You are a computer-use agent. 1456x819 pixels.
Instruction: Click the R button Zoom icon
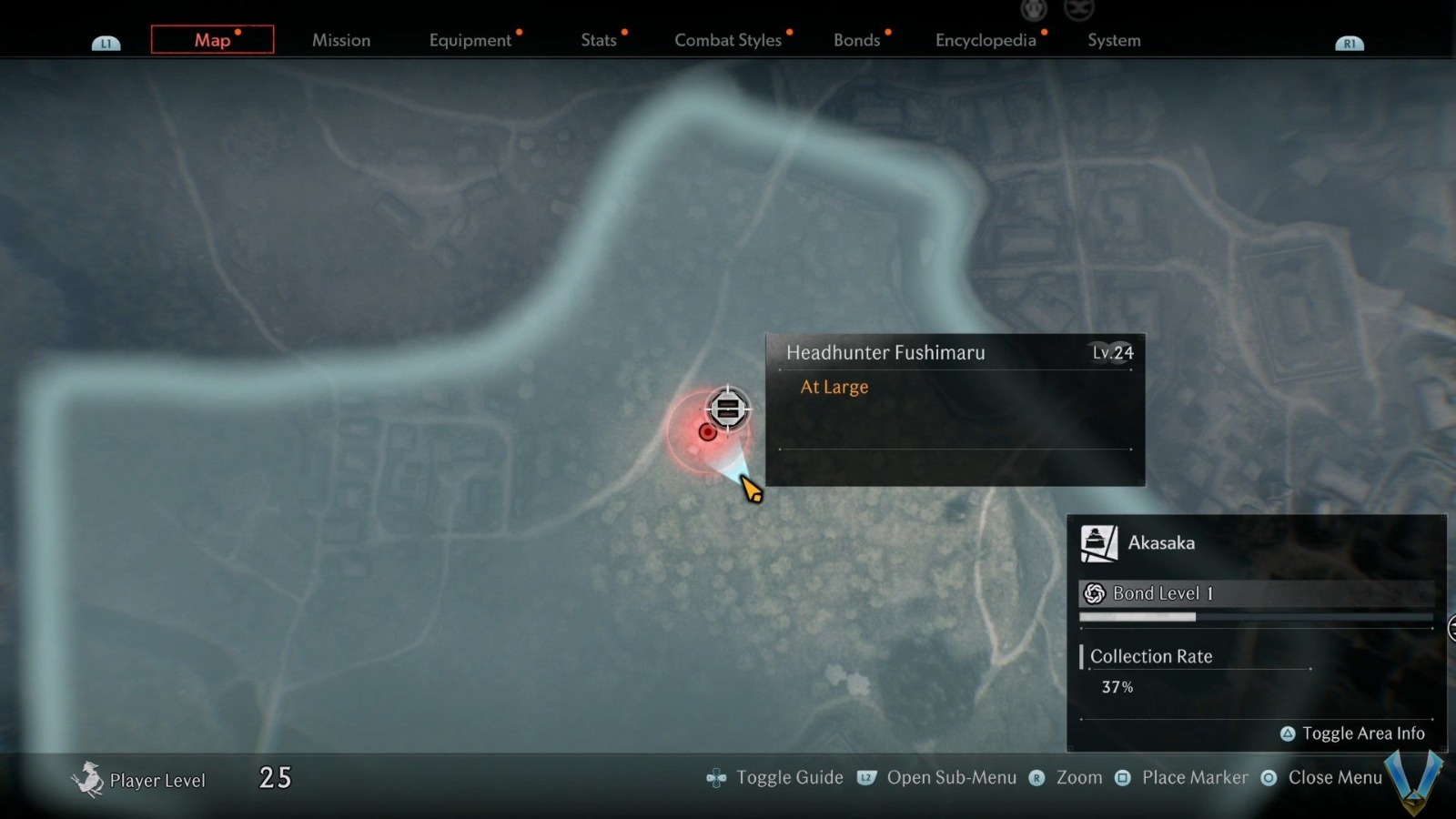1036,778
